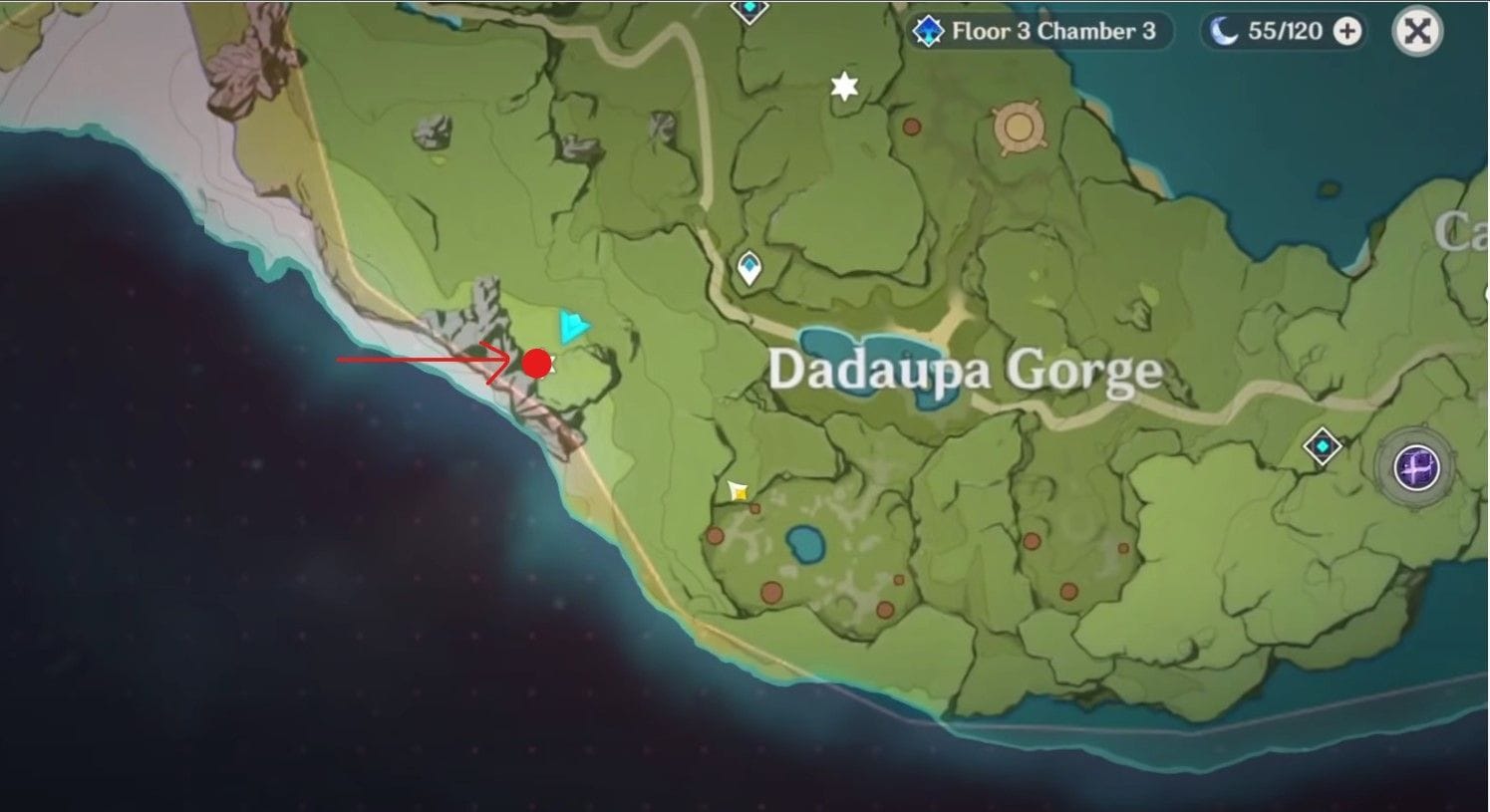Open the teleport waypoint near the domain

pyautogui.click(x=1323, y=446)
